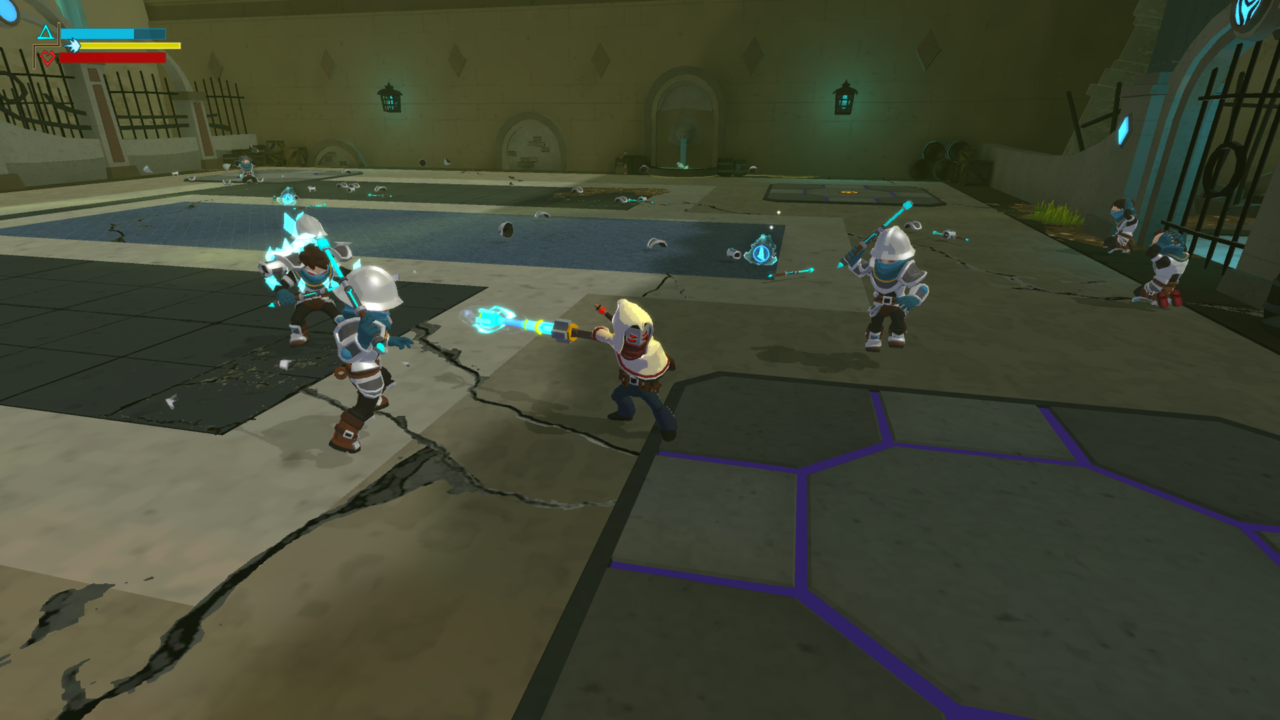Screen dimensions: 1280x720
Task: Select the red heart health icon
Action: click(47, 57)
